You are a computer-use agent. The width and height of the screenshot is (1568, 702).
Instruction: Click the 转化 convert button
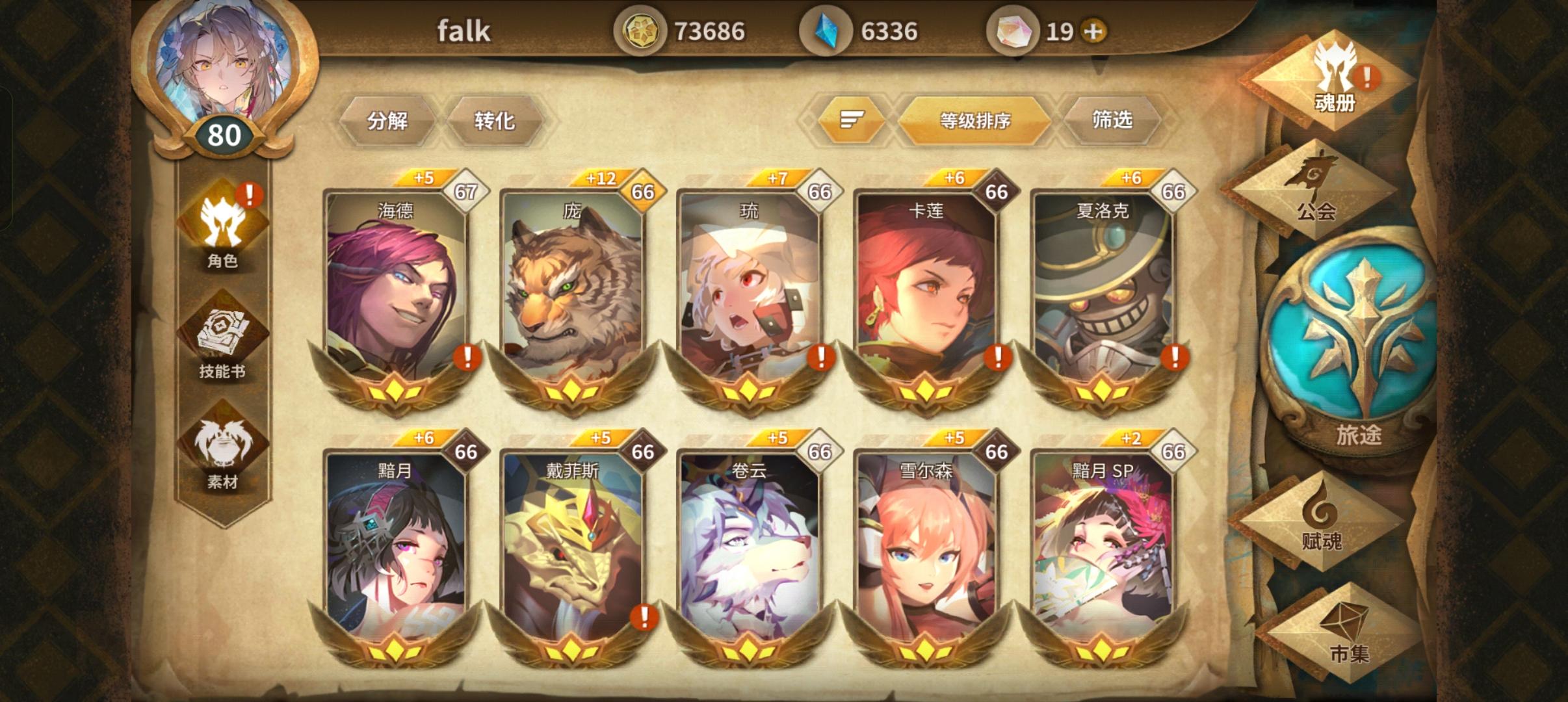pyautogui.click(x=496, y=121)
